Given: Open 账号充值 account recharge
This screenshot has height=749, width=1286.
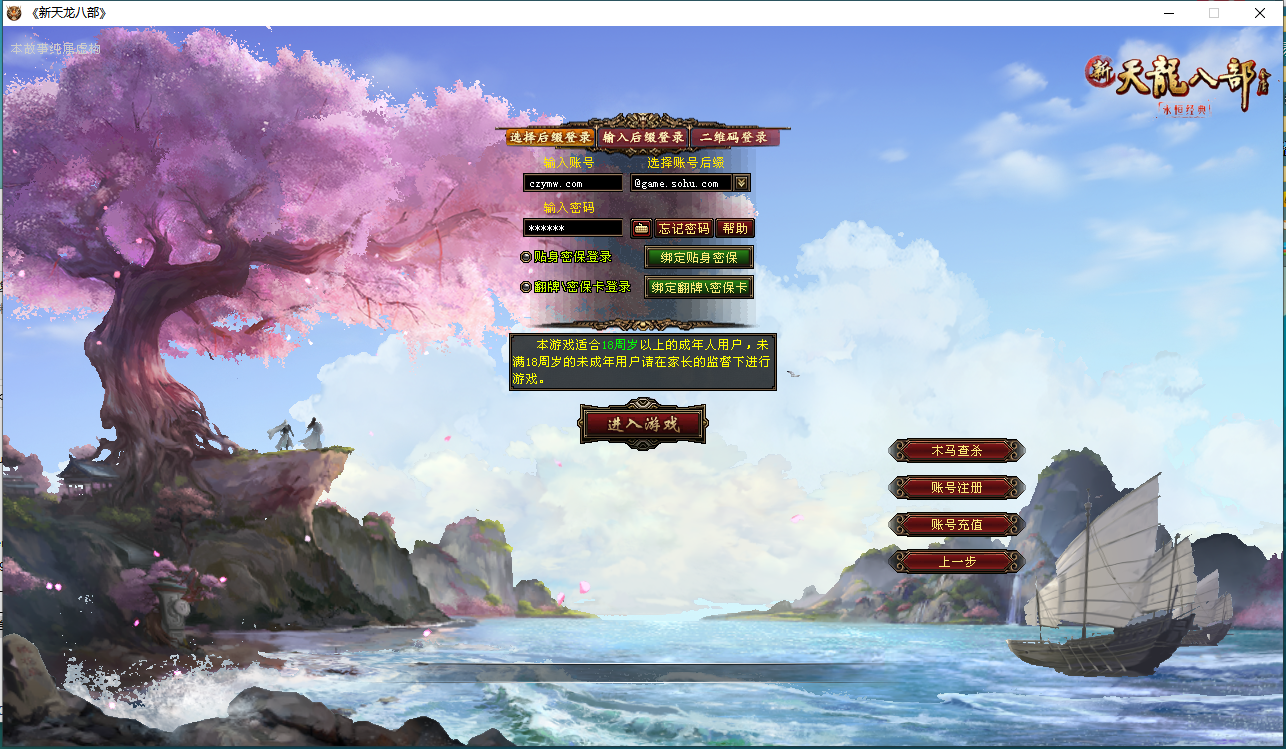Looking at the screenshot, I should click(x=955, y=523).
